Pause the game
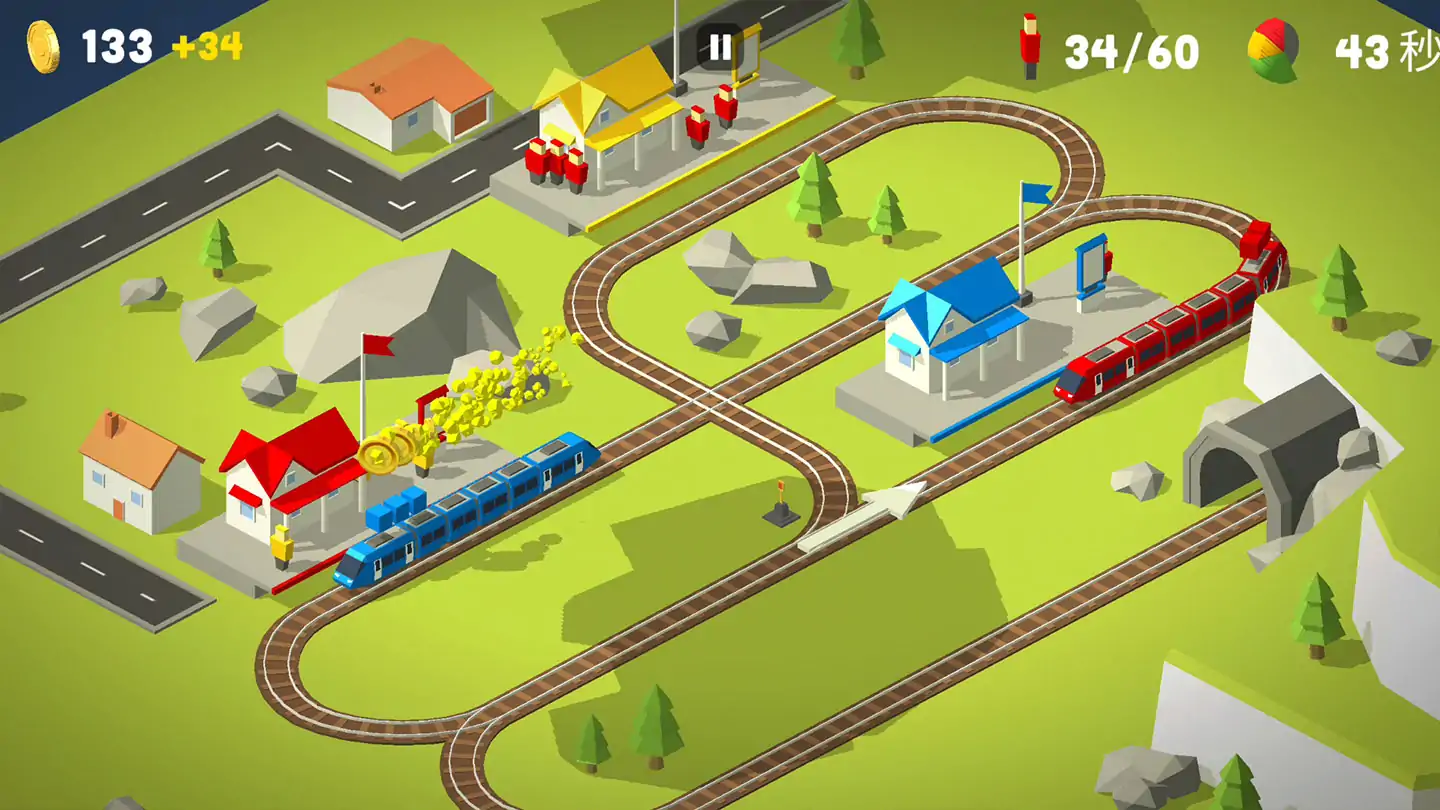1440x810 pixels. pos(720,47)
